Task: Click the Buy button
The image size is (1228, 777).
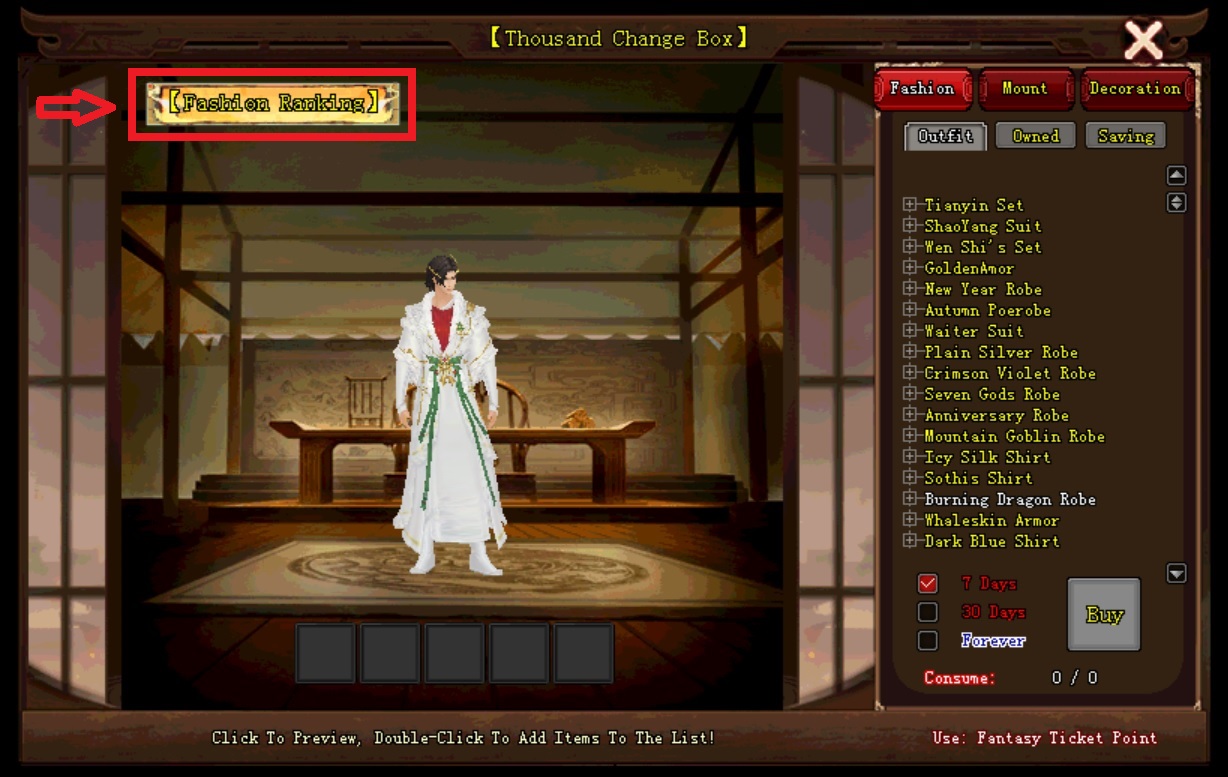Action: click(1104, 614)
